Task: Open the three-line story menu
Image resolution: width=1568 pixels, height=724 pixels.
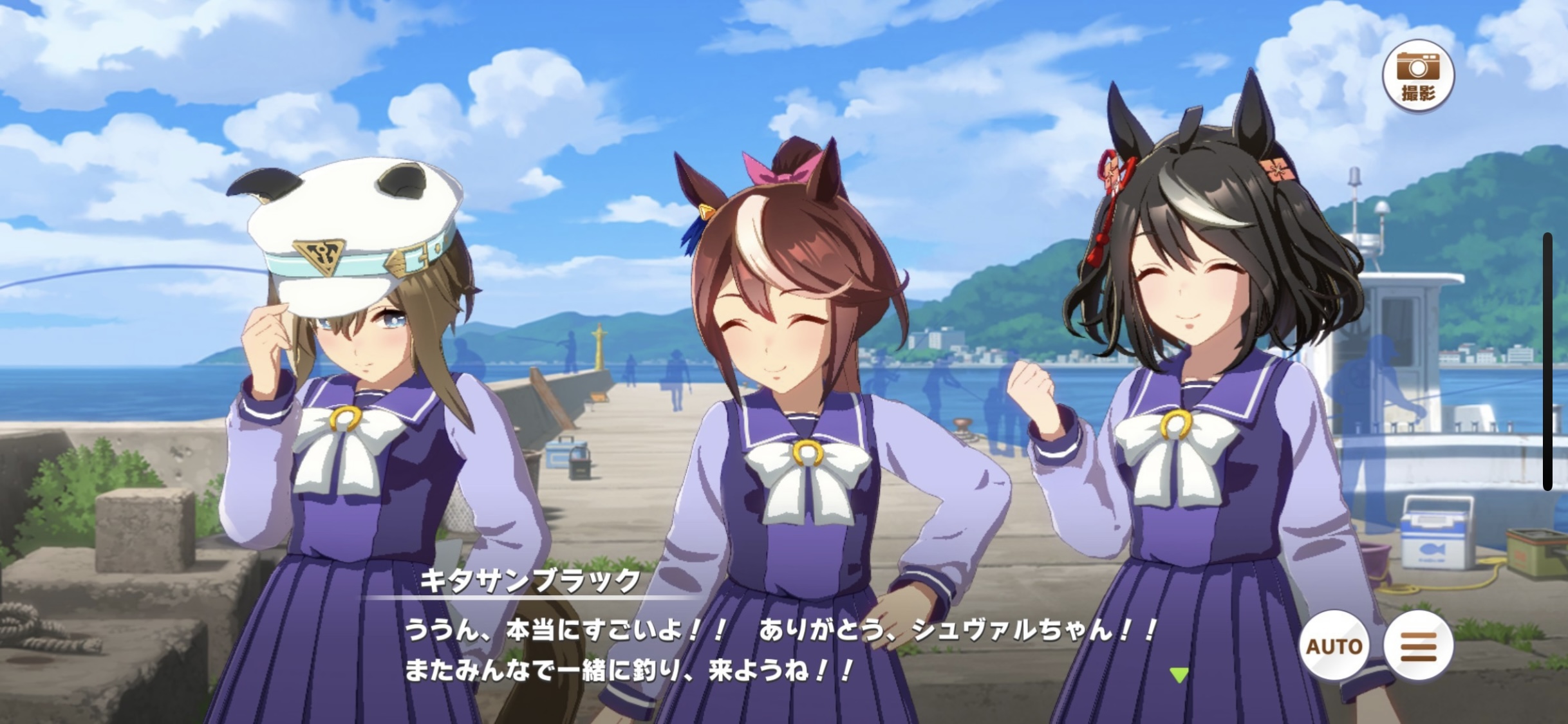Action: (x=1418, y=645)
